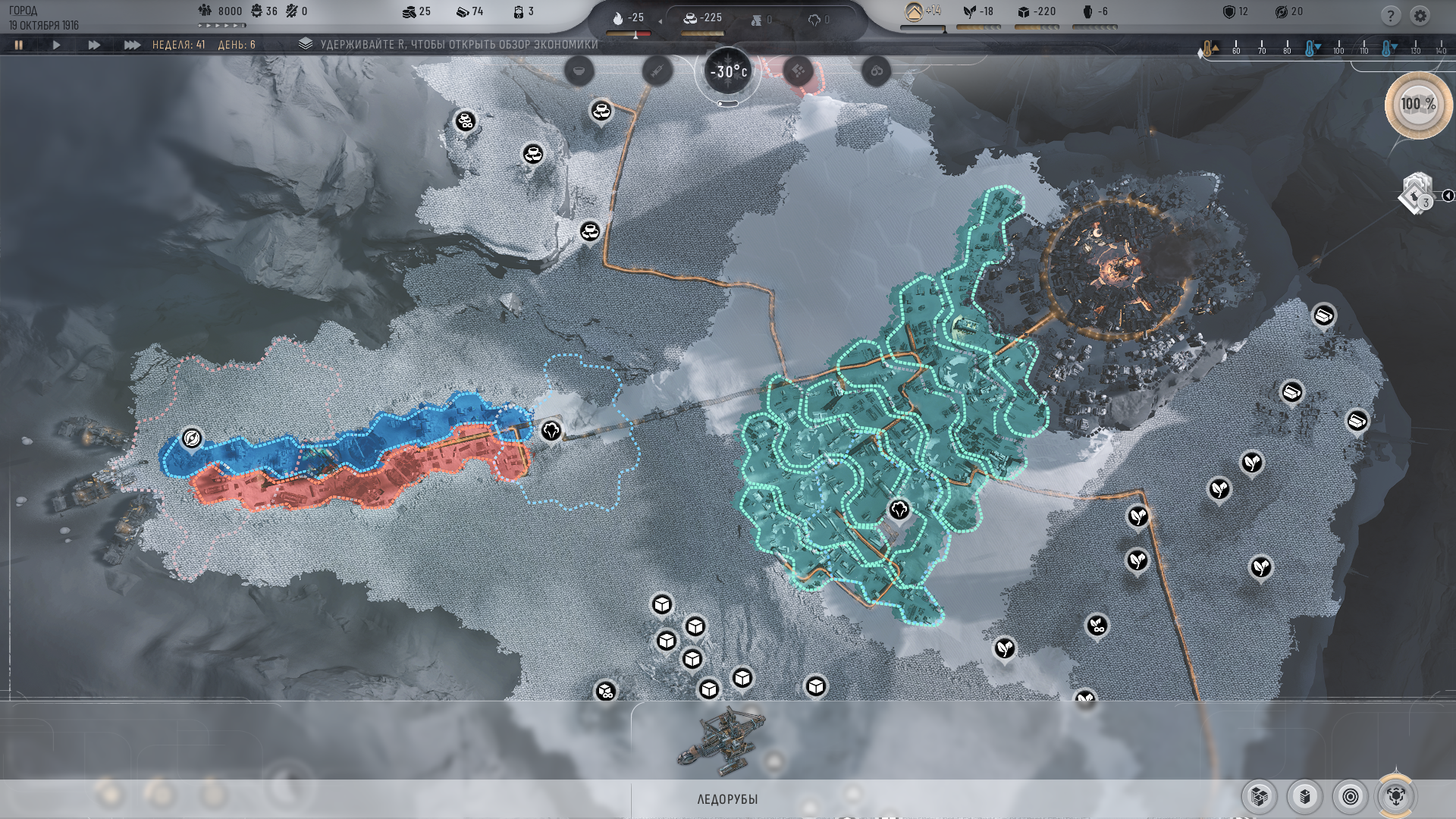Select the frostbreaker team marker on the map
The image size is (1456, 819).
pos(193,436)
